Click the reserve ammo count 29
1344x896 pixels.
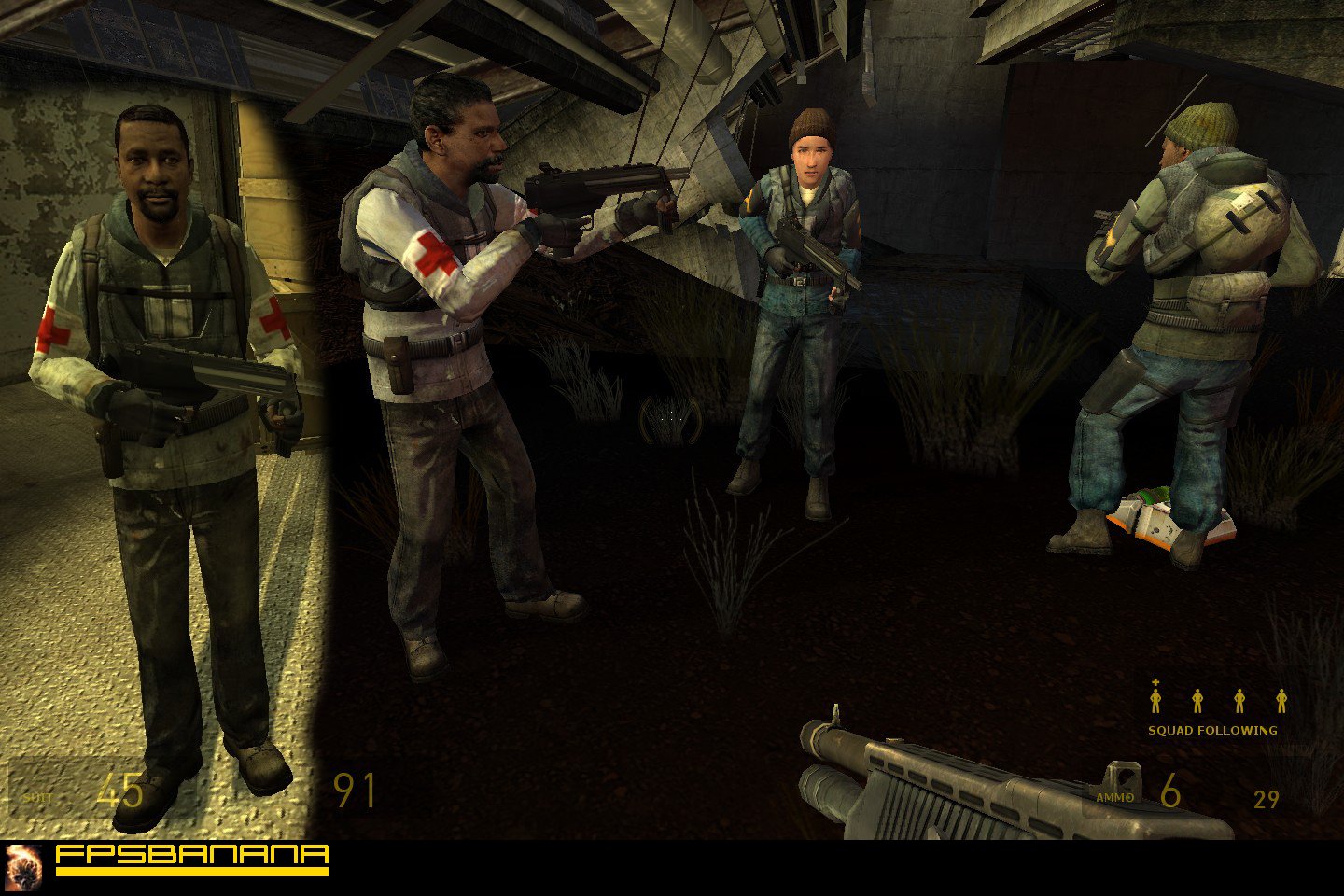pos(1266,799)
